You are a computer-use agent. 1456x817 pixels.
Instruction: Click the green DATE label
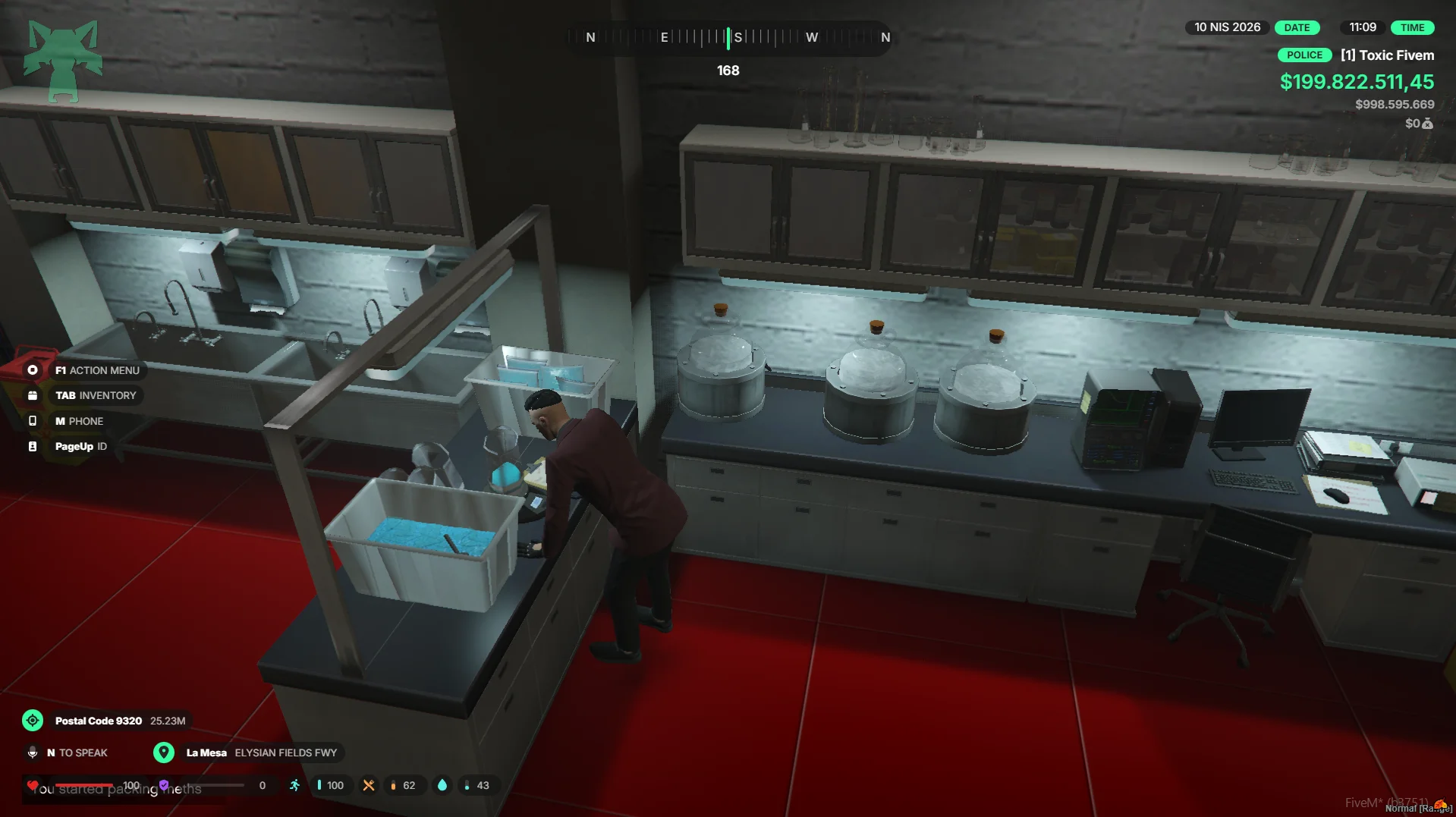click(1297, 28)
